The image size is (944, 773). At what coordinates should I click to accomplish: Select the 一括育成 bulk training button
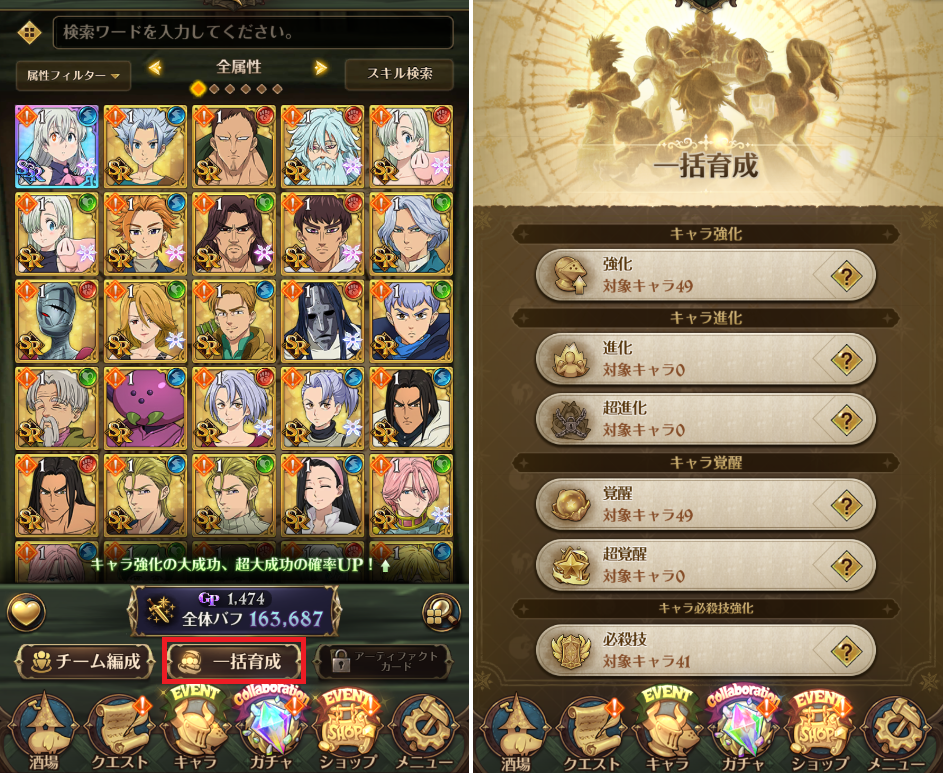pos(234,661)
